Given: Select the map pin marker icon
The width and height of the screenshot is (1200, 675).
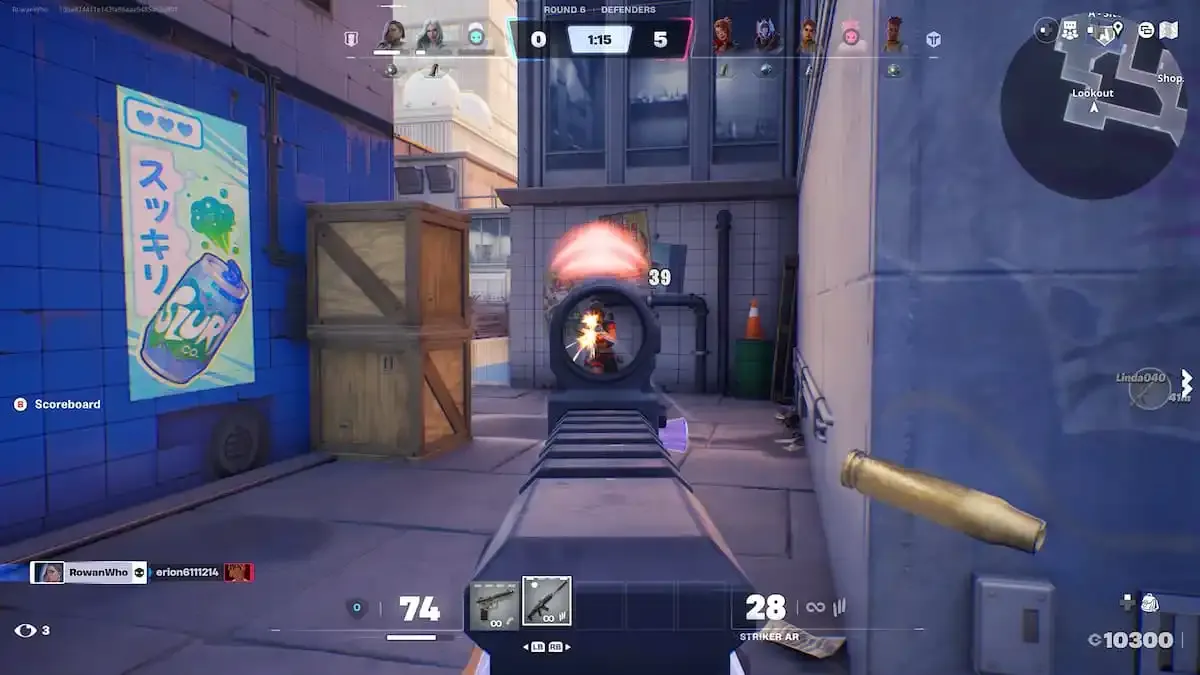Looking at the screenshot, I should (1117, 29).
